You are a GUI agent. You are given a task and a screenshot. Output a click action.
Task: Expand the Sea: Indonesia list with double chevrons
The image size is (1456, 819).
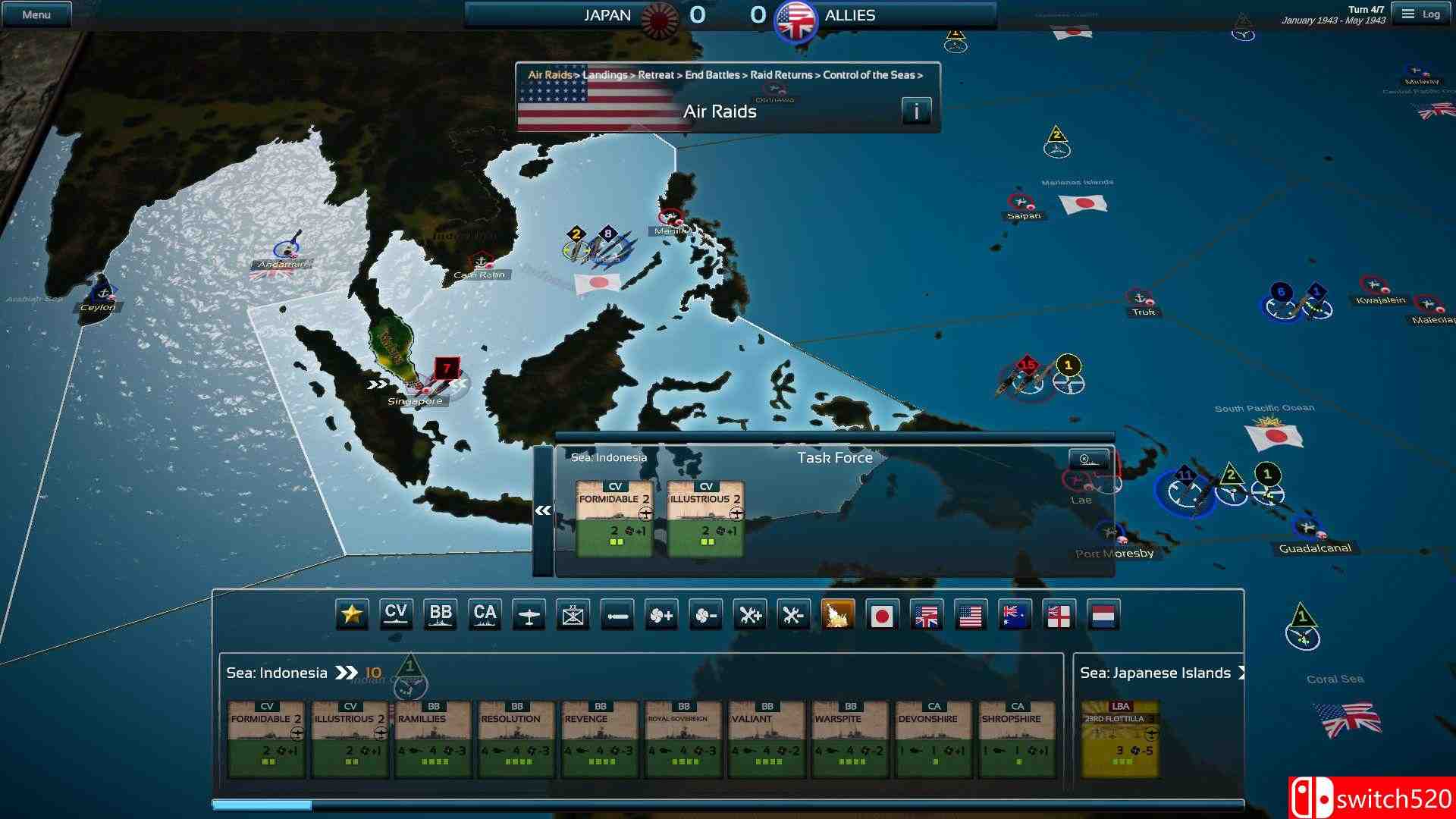pyautogui.click(x=348, y=672)
